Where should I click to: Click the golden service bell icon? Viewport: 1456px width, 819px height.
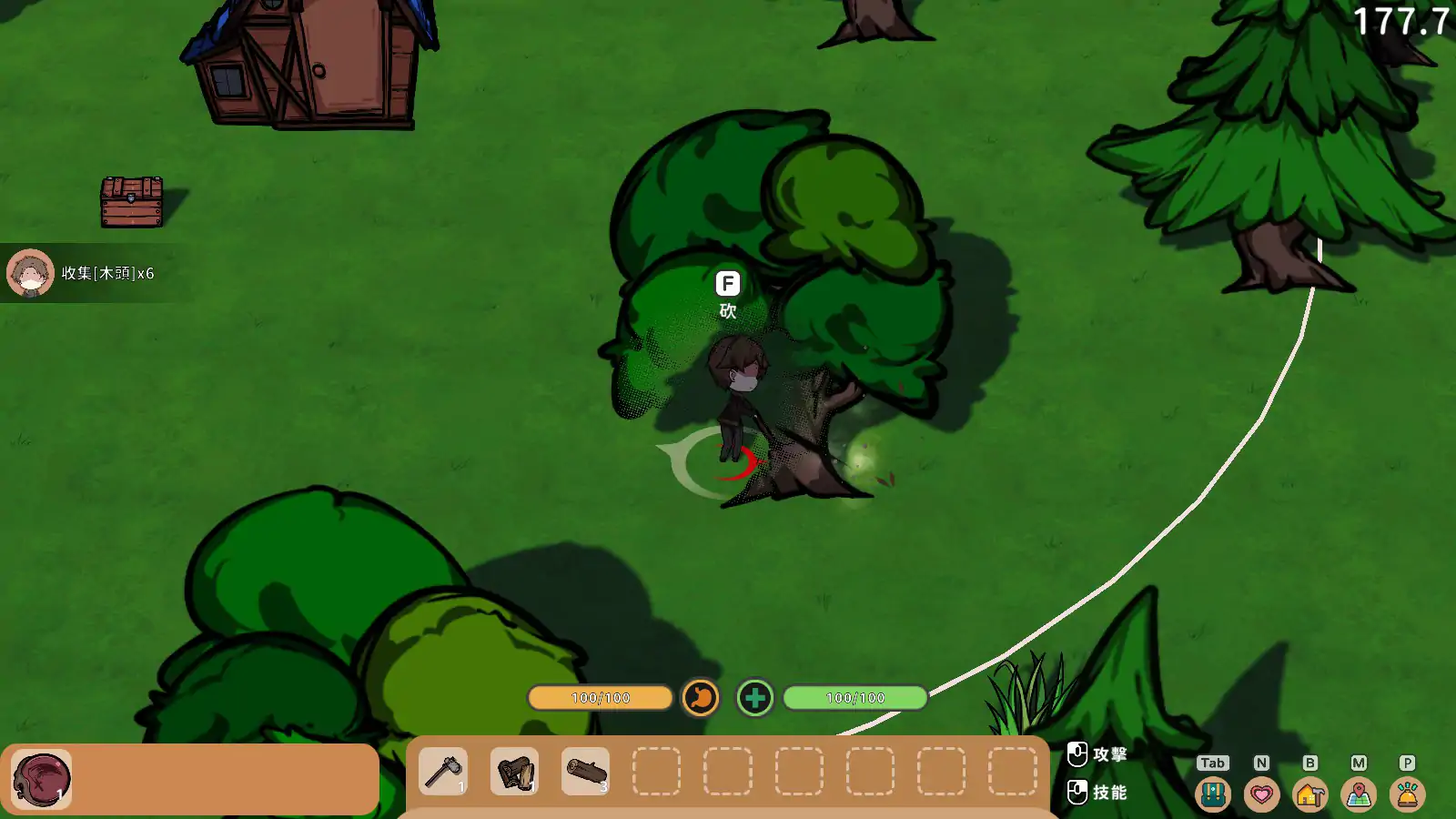(x=1407, y=794)
